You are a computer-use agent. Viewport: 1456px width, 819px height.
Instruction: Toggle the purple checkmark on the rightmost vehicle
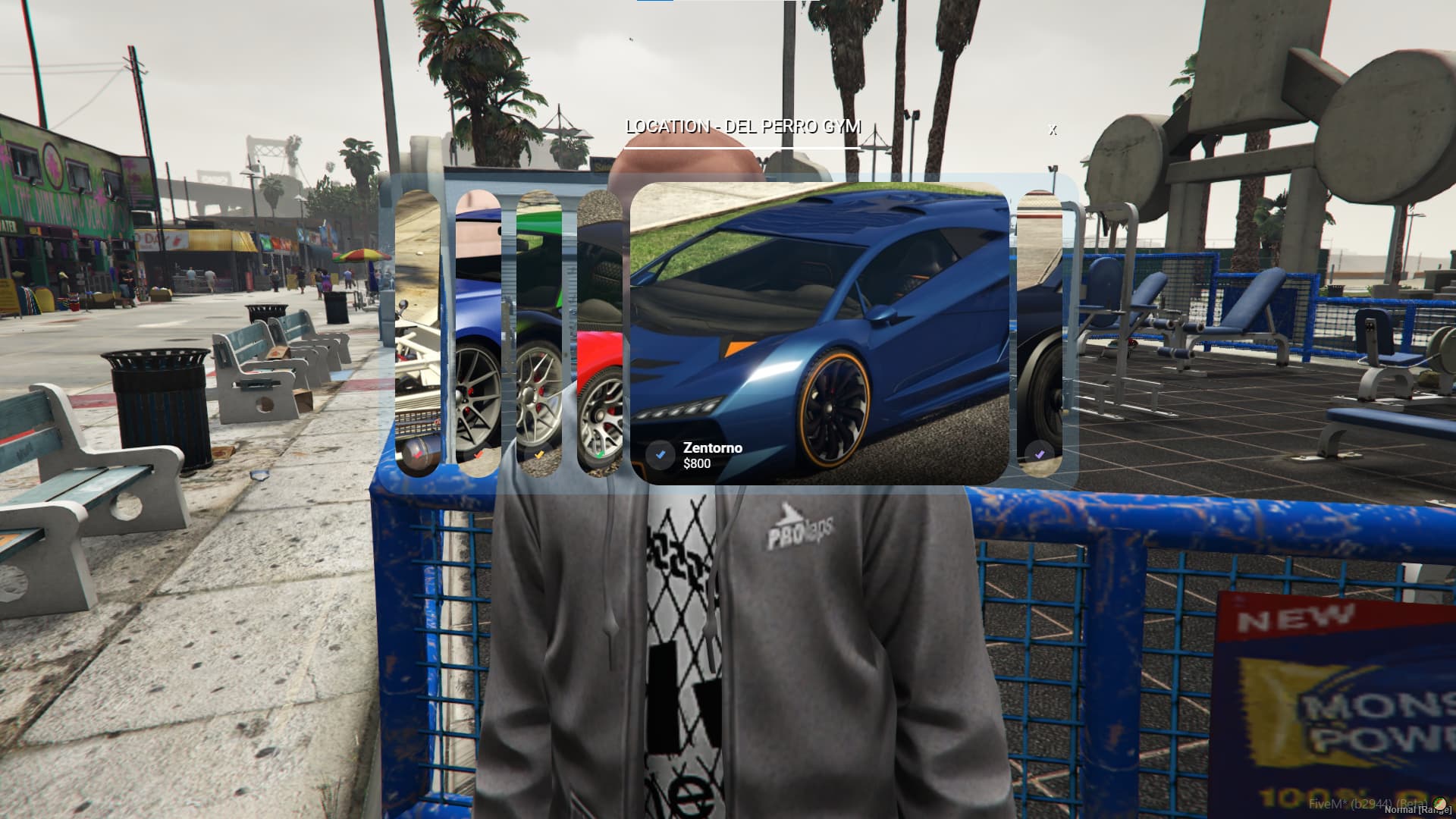(x=1039, y=453)
